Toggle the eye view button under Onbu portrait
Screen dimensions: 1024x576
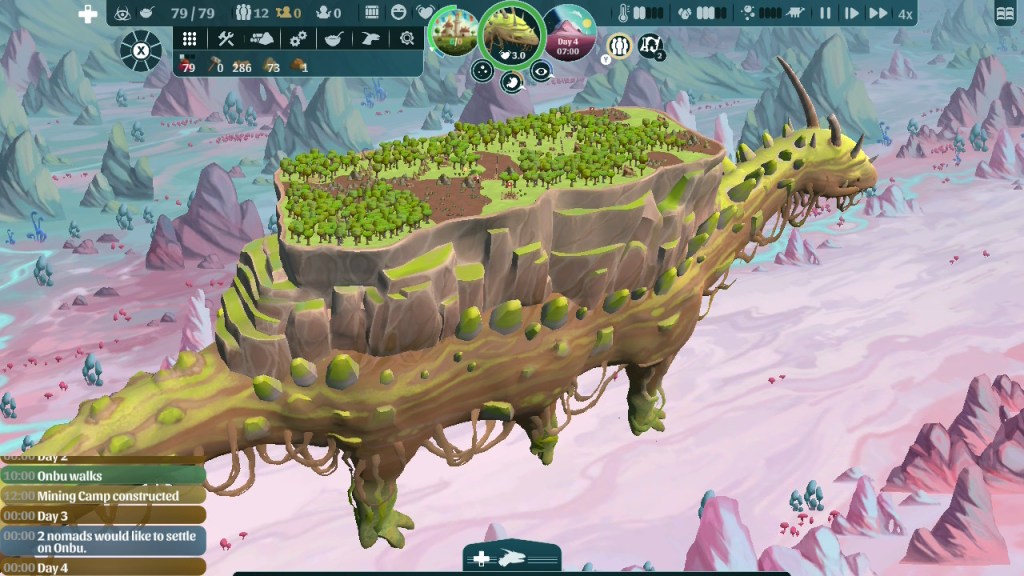coord(541,70)
